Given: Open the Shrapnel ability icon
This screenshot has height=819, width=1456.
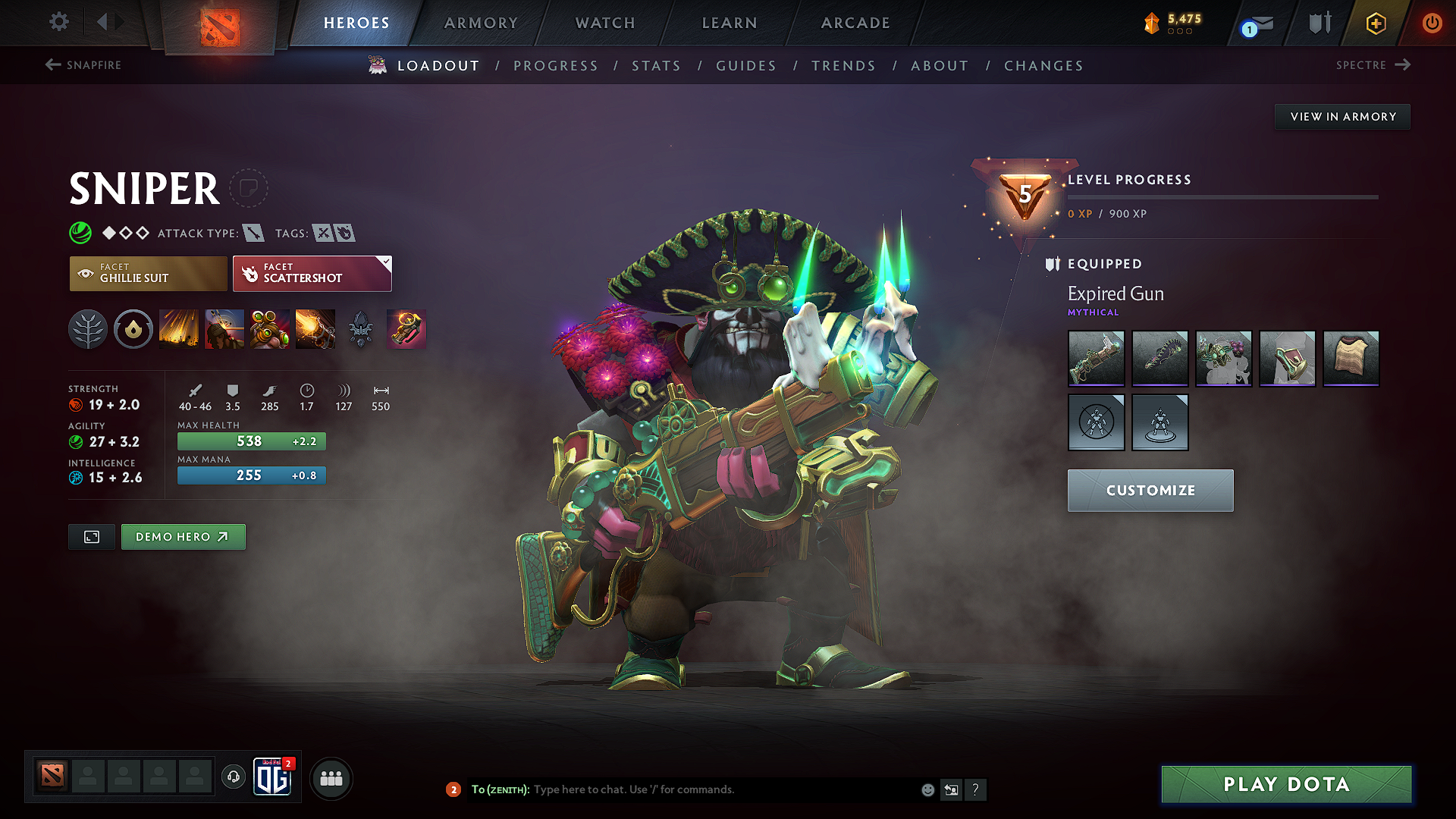Looking at the screenshot, I should click(179, 329).
